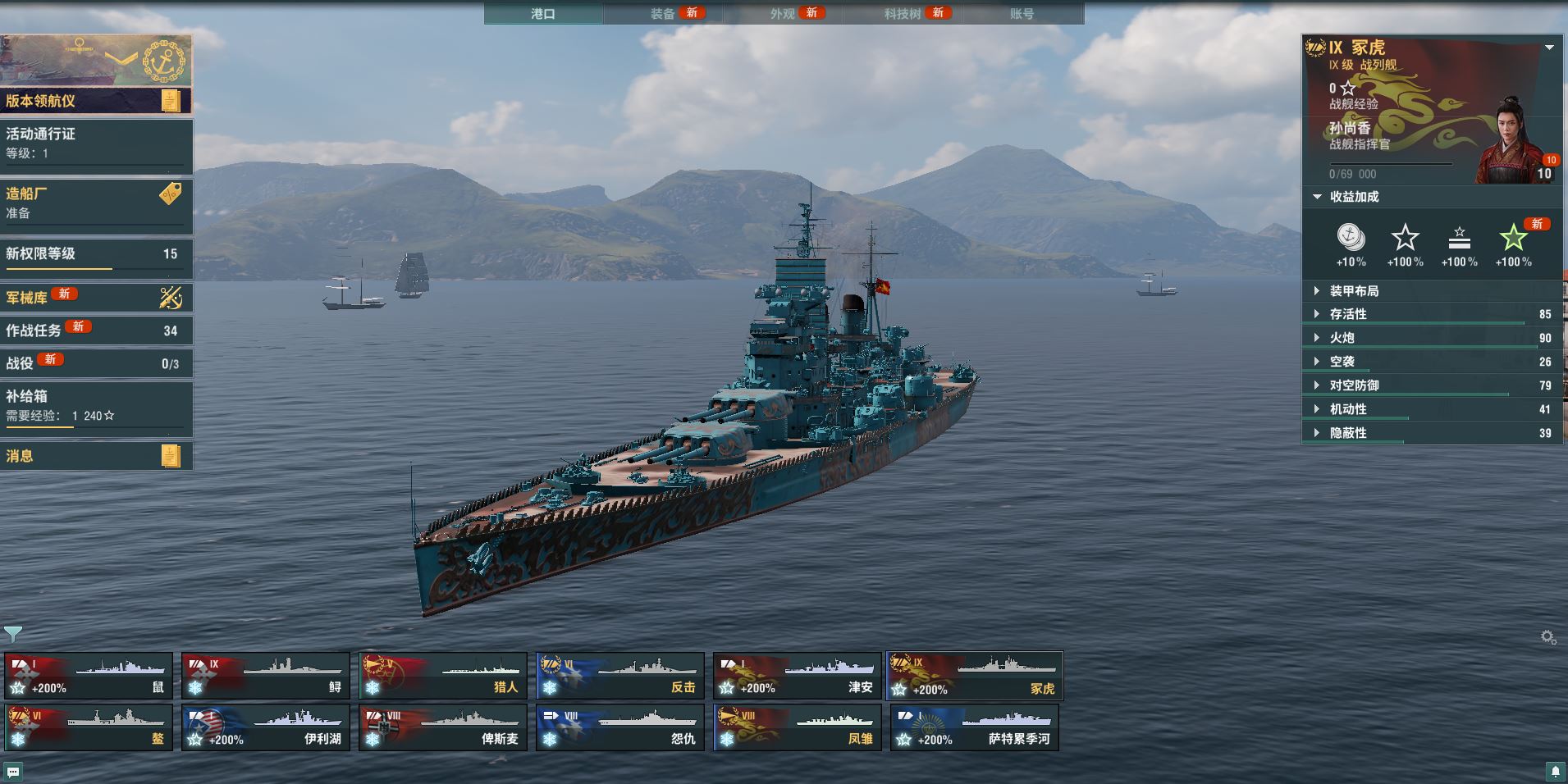Open the 活动通行证 panel

click(x=96, y=143)
